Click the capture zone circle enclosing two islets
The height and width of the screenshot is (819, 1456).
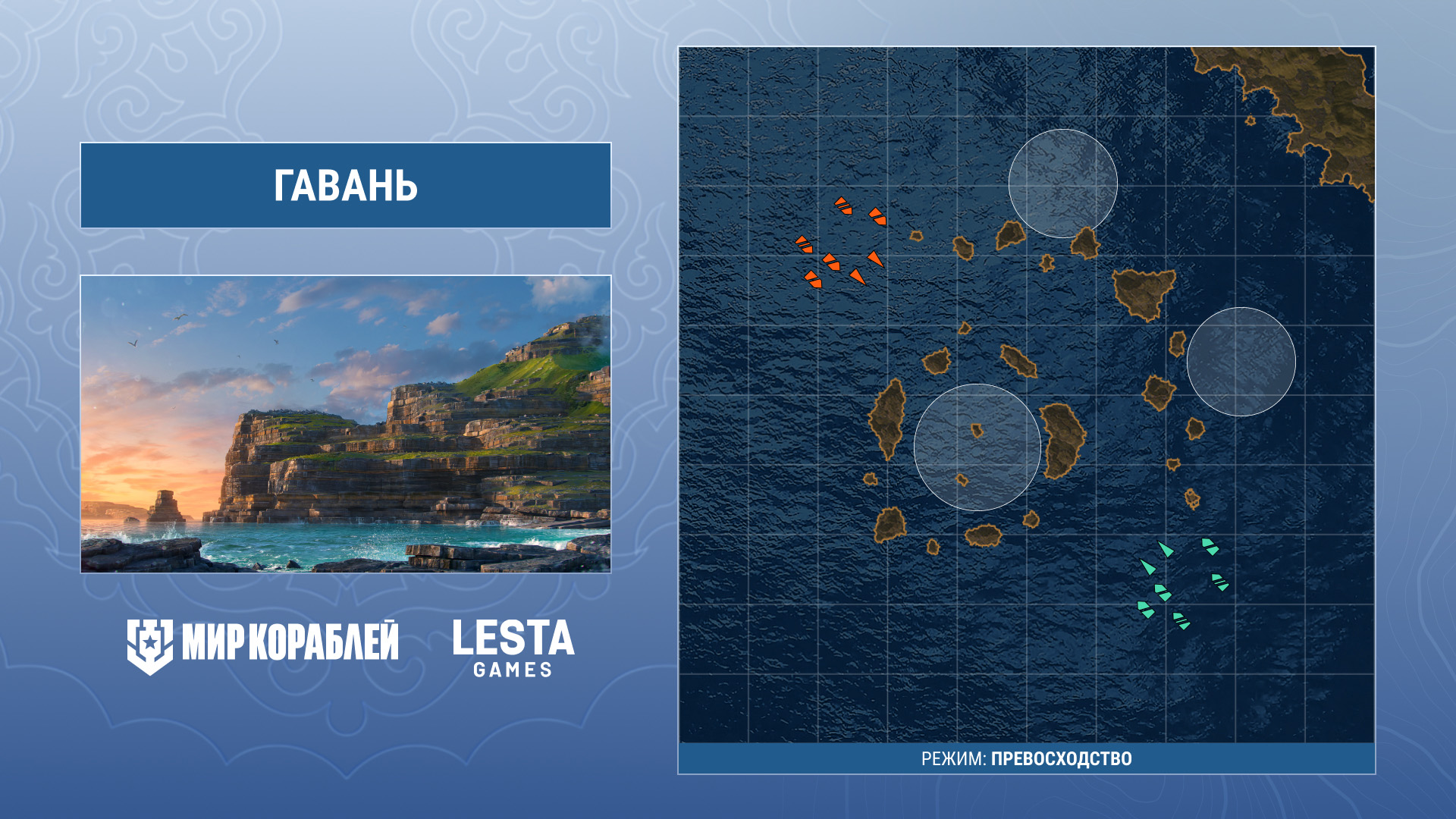click(977, 447)
